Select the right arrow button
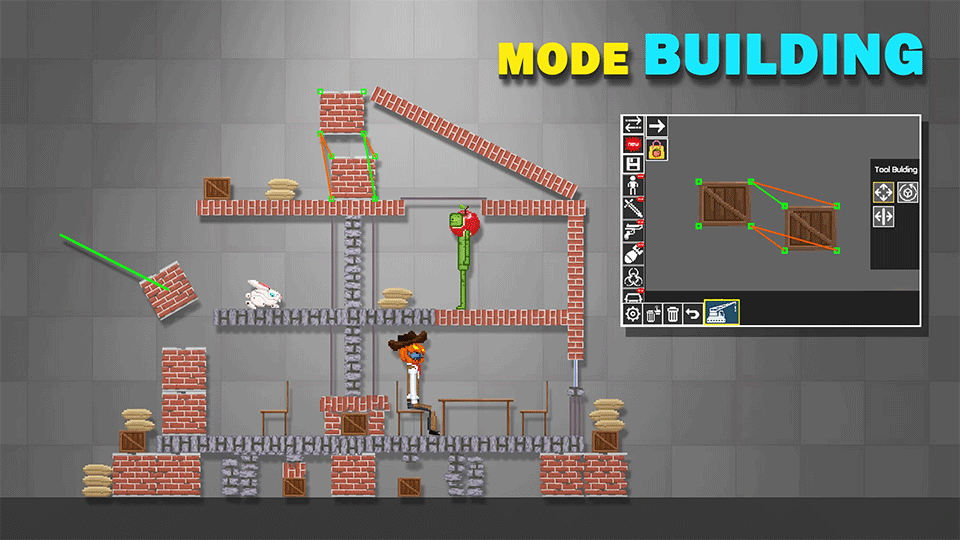960x540 pixels. [656, 126]
